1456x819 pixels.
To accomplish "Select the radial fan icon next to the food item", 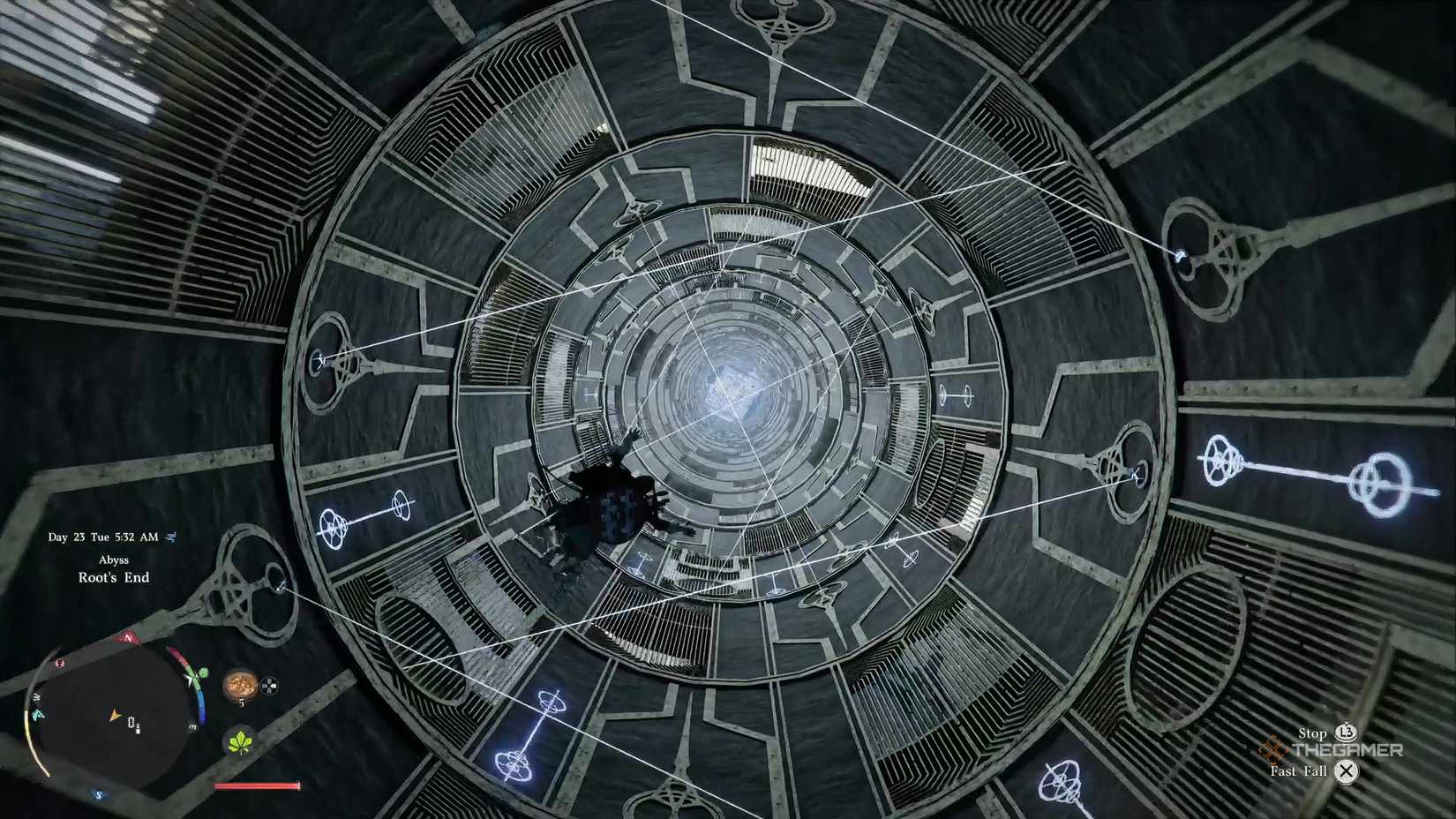I will [x=271, y=685].
